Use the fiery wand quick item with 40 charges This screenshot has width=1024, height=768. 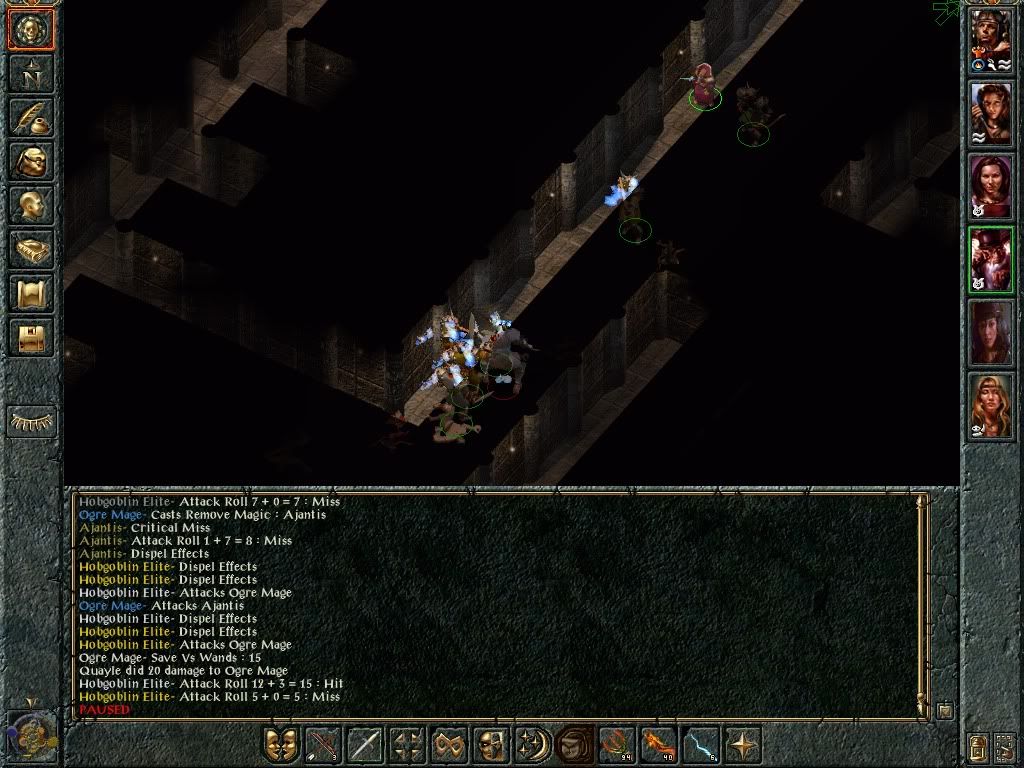(658, 746)
